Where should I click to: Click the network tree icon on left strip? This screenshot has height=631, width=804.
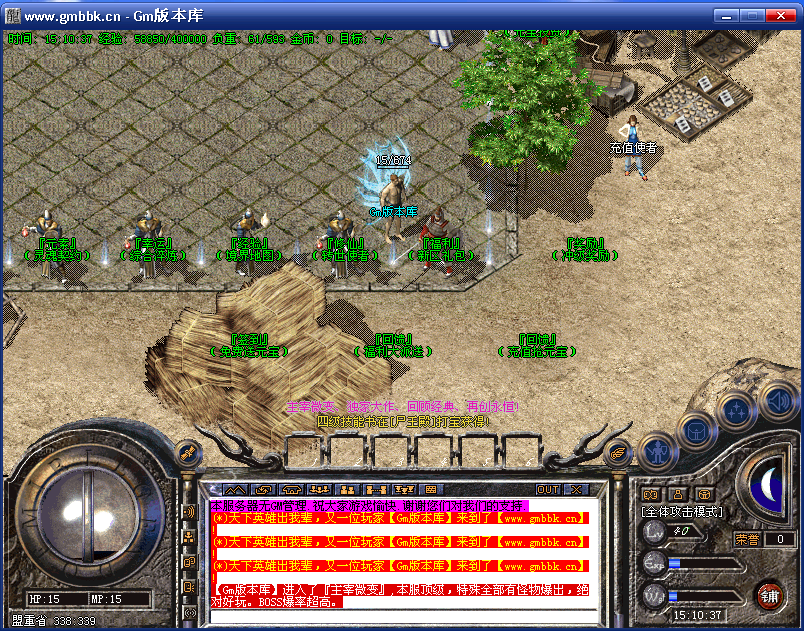tap(189, 537)
